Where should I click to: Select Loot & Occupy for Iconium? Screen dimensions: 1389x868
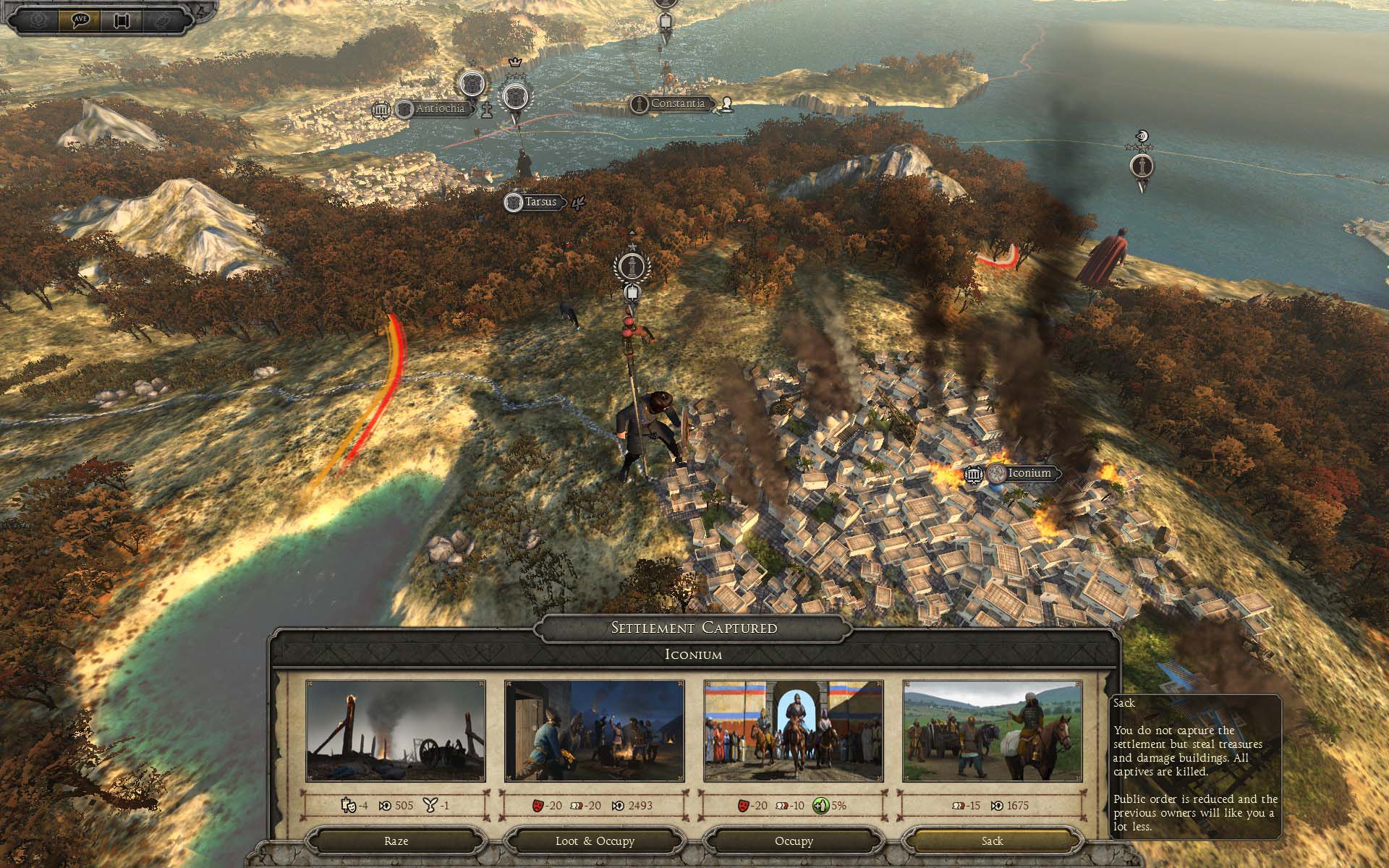(594, 841)
